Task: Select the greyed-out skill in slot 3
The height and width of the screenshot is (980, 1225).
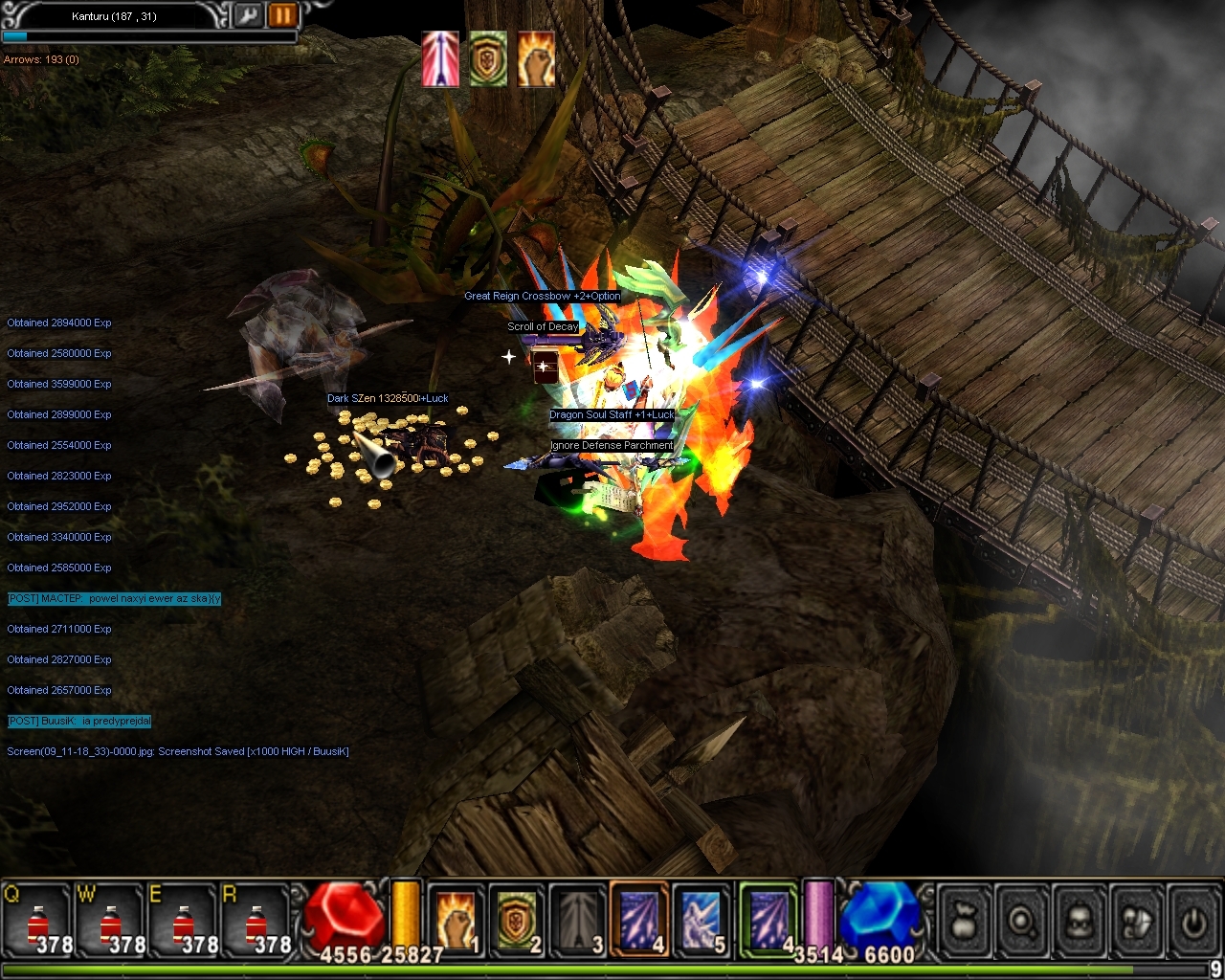Action: click(579, 921)
